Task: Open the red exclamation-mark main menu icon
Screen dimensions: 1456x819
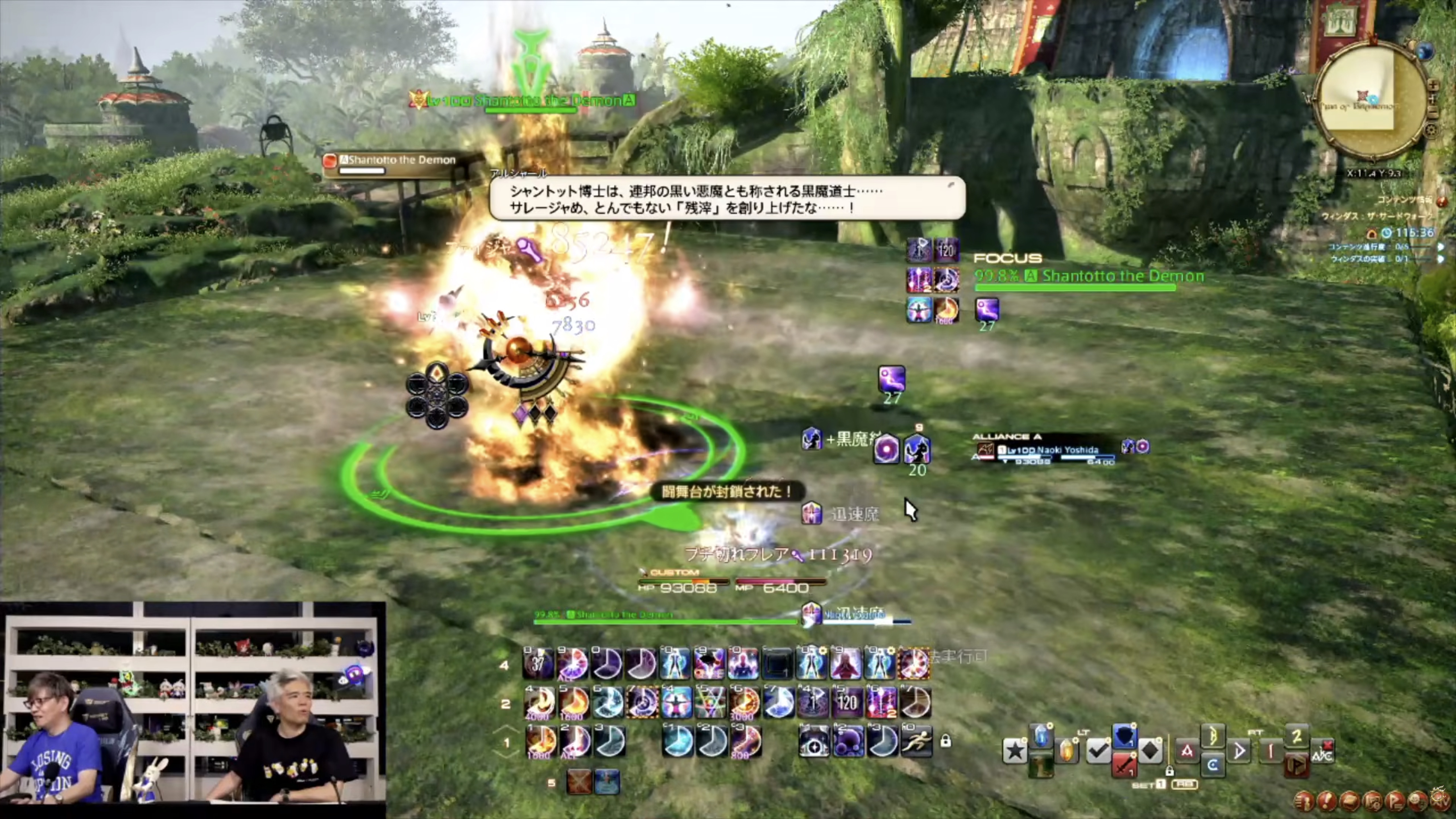Action: point(1327,801)
